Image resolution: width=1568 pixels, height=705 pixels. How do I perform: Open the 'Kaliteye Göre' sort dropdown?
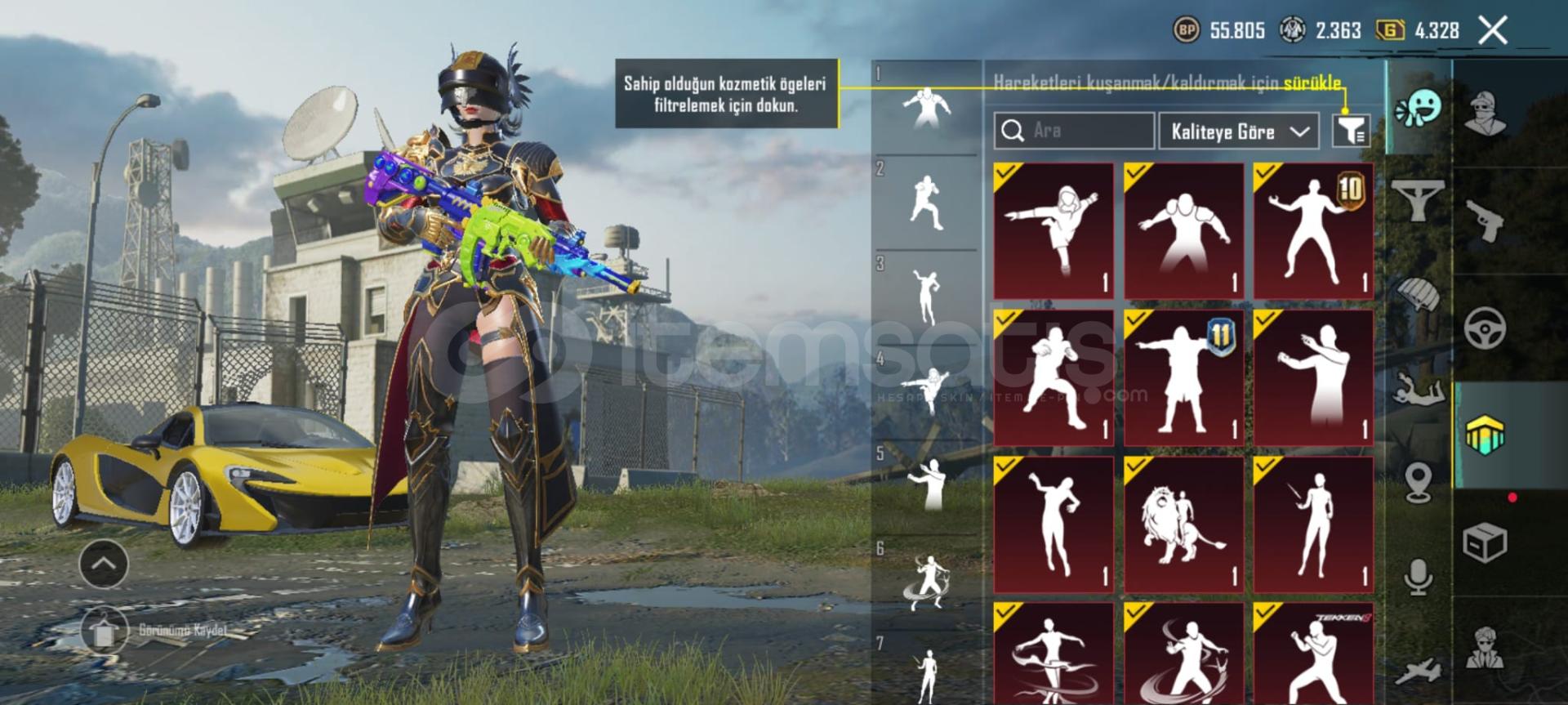[x=1238, y=132]
